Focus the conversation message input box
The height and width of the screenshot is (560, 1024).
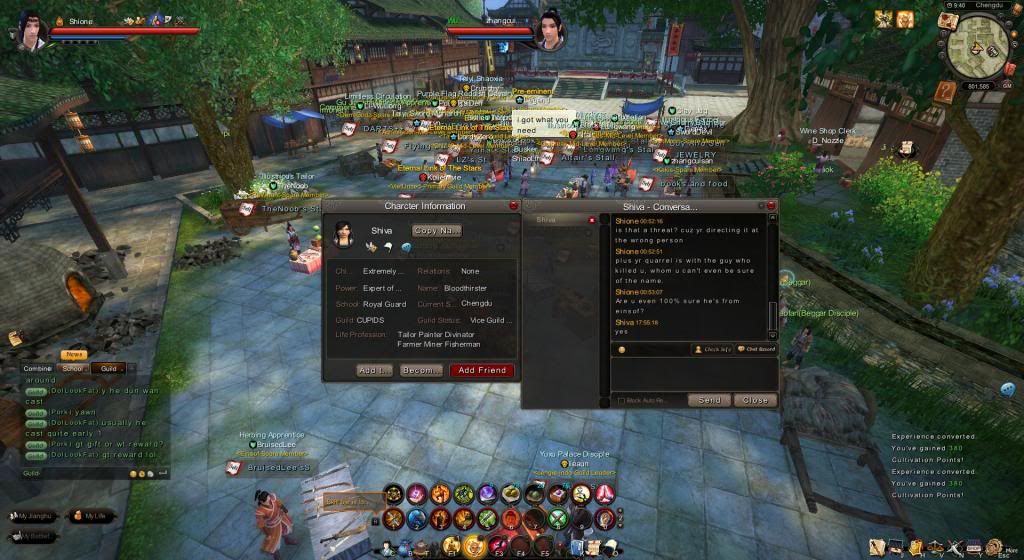pyautogui.click(x=692, y=374)
